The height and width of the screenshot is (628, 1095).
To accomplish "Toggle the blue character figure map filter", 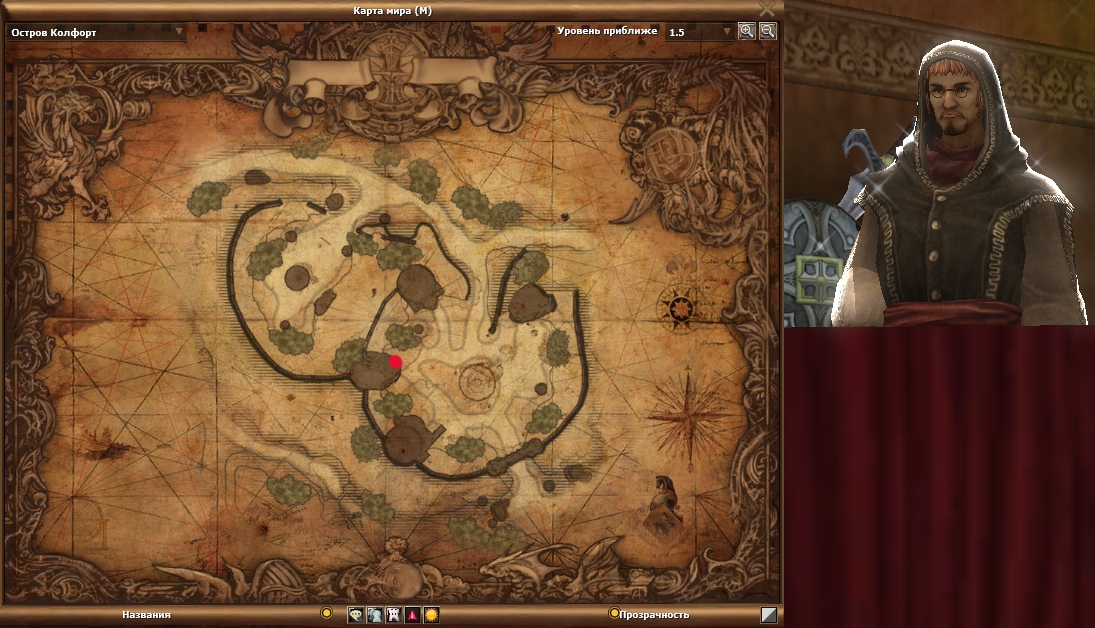I will 374,615.
